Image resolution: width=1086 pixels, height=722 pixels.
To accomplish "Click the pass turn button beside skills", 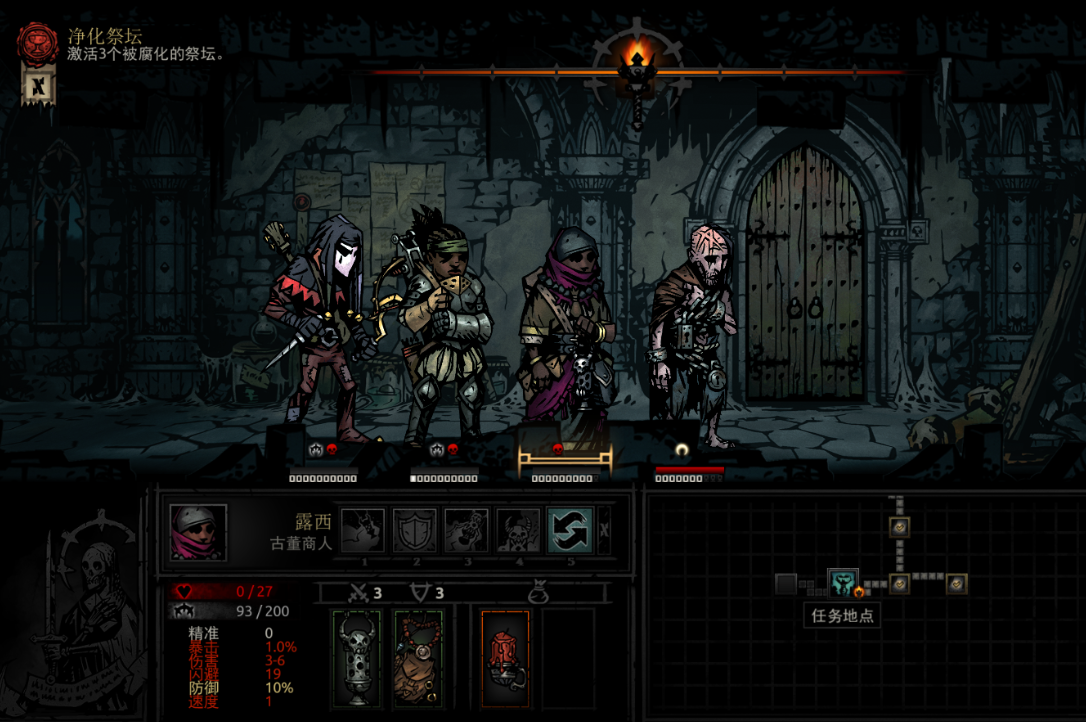I will 604,530.
